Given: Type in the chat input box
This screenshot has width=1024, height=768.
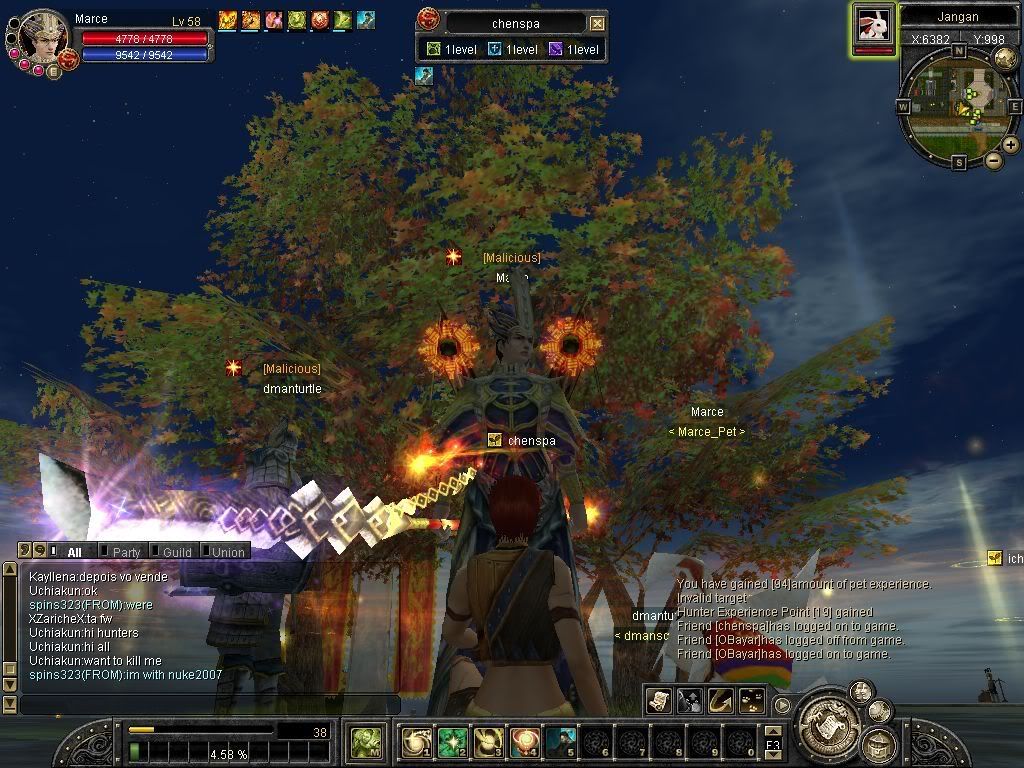Looking at the screenshot, I should coord(210,705).
